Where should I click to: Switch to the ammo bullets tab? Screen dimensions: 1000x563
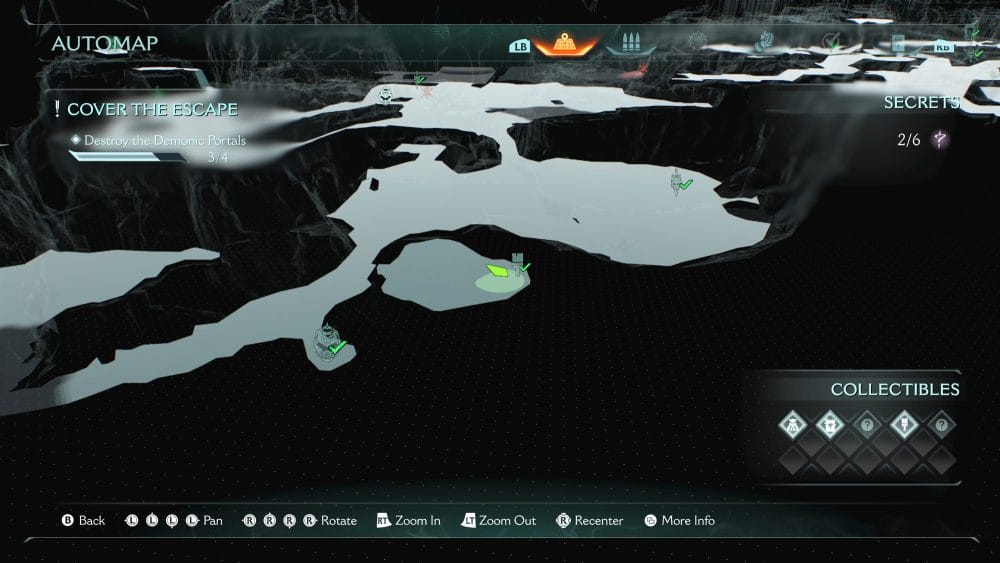tap(630, 44)
